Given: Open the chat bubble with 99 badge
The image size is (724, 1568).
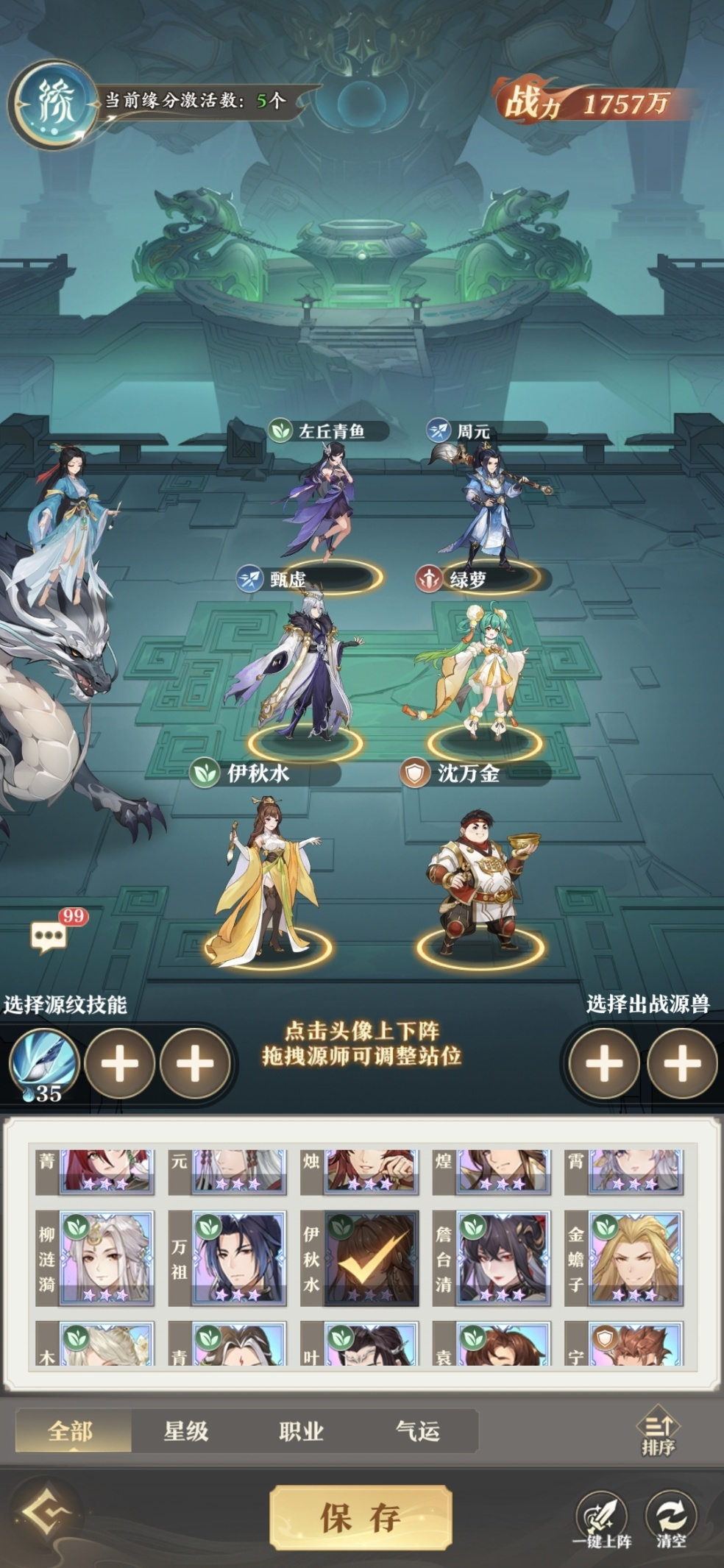Looking at the screenshot, I should click(x=50, y=936).
